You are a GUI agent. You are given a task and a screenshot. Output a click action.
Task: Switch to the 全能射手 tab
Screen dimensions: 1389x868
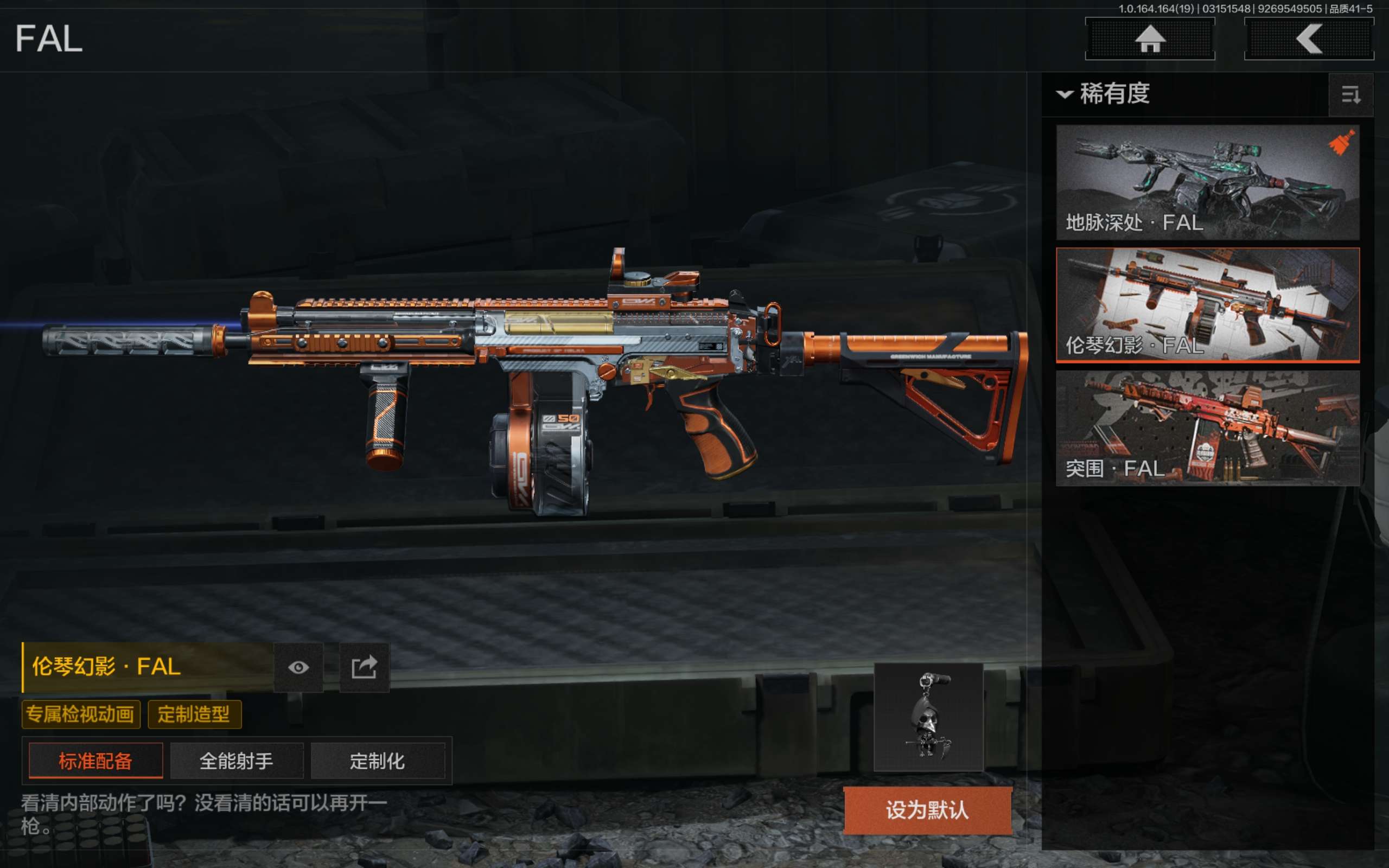point(237,761)
